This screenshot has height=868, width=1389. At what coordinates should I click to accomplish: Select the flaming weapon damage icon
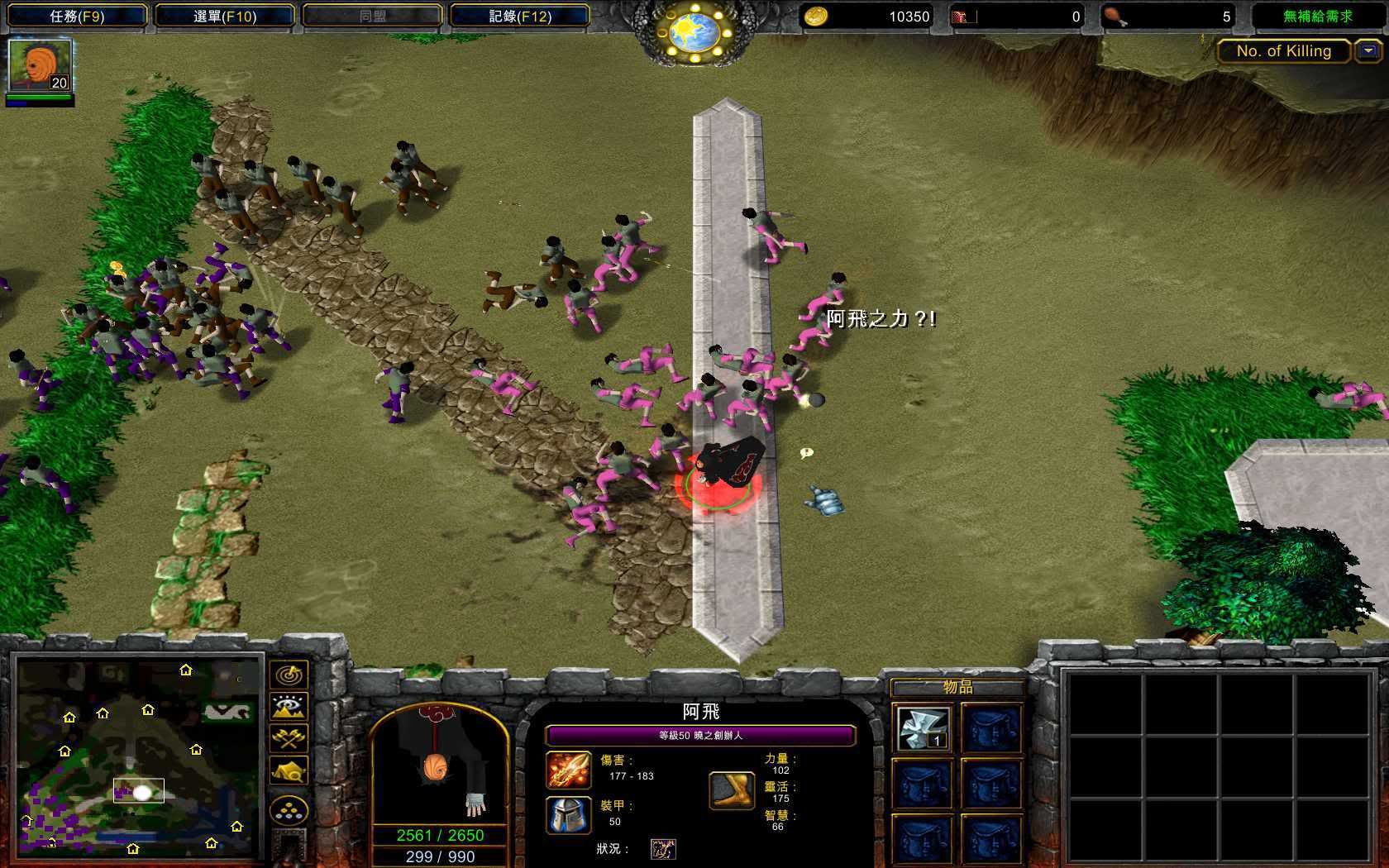coord(569,770)
